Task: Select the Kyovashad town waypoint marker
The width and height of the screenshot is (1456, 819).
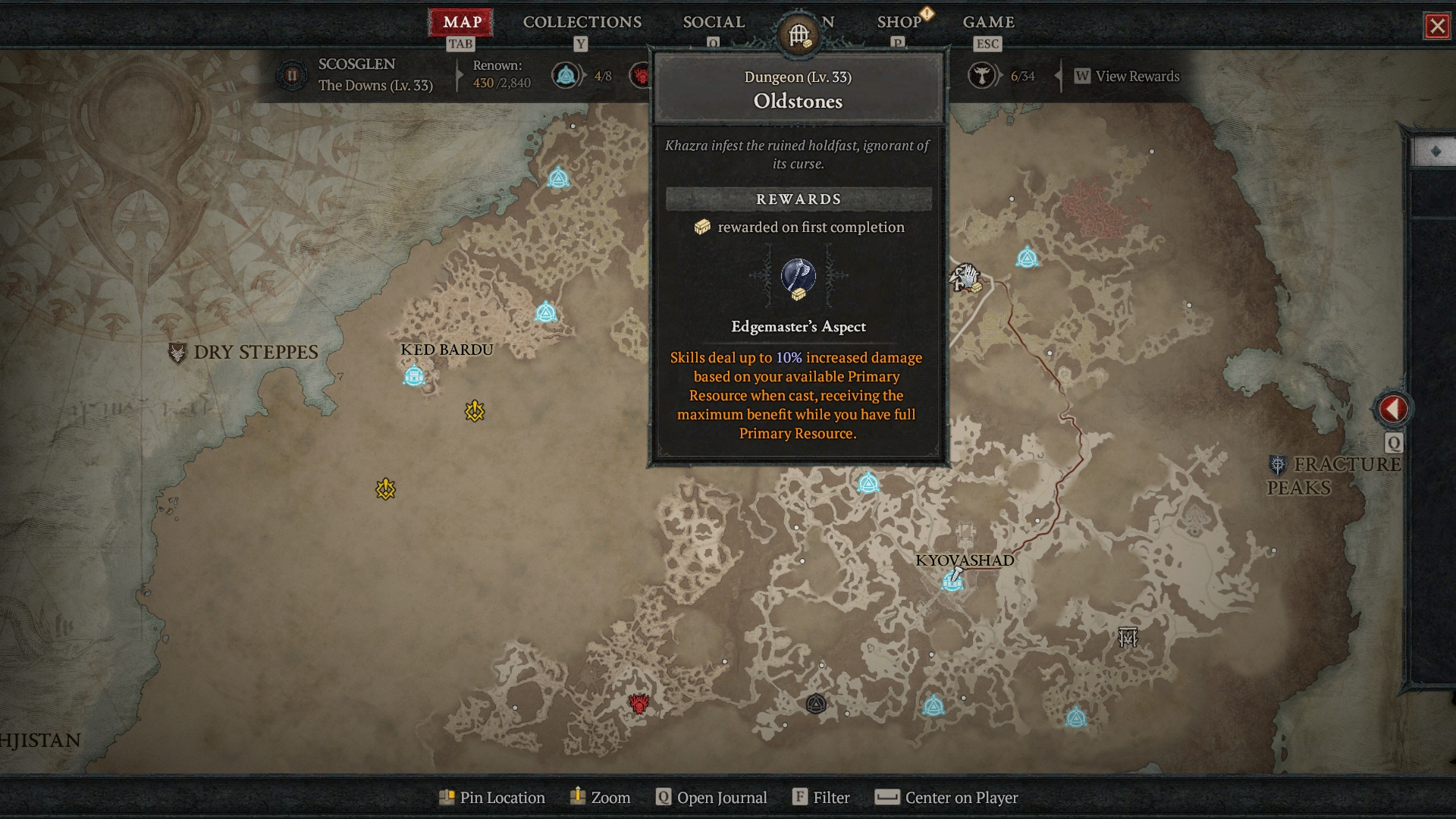Action: click(x=952, y=581)
